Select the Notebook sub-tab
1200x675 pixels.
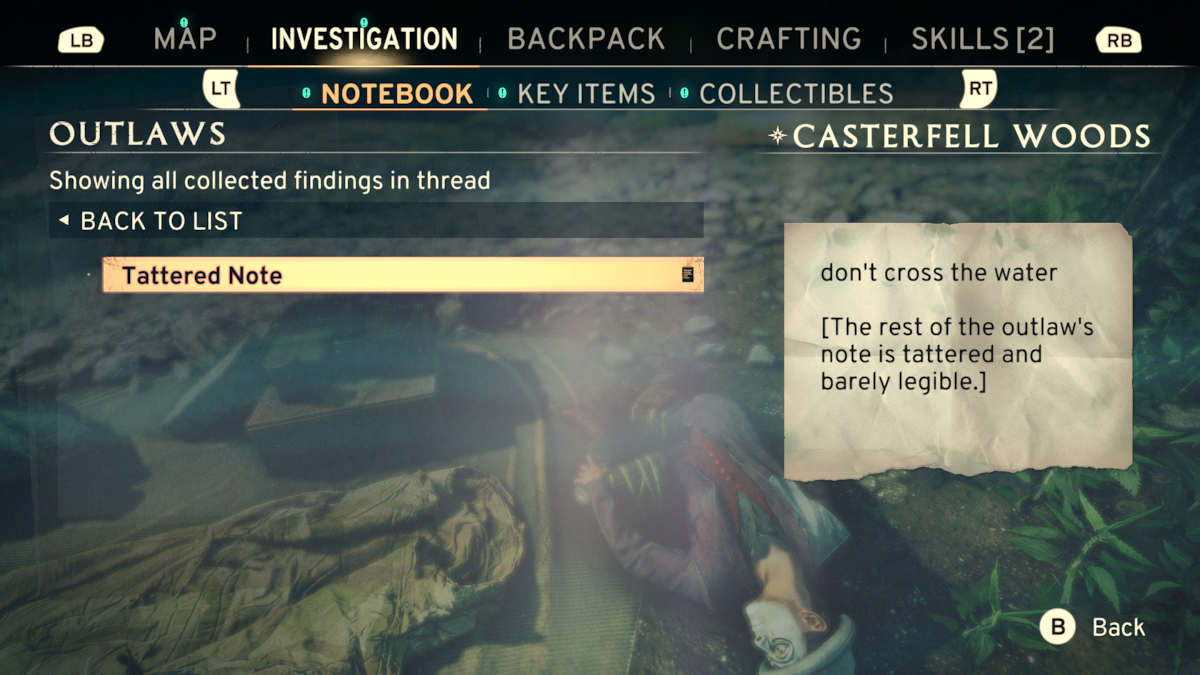pyautogui.click(x=397, y=94)
